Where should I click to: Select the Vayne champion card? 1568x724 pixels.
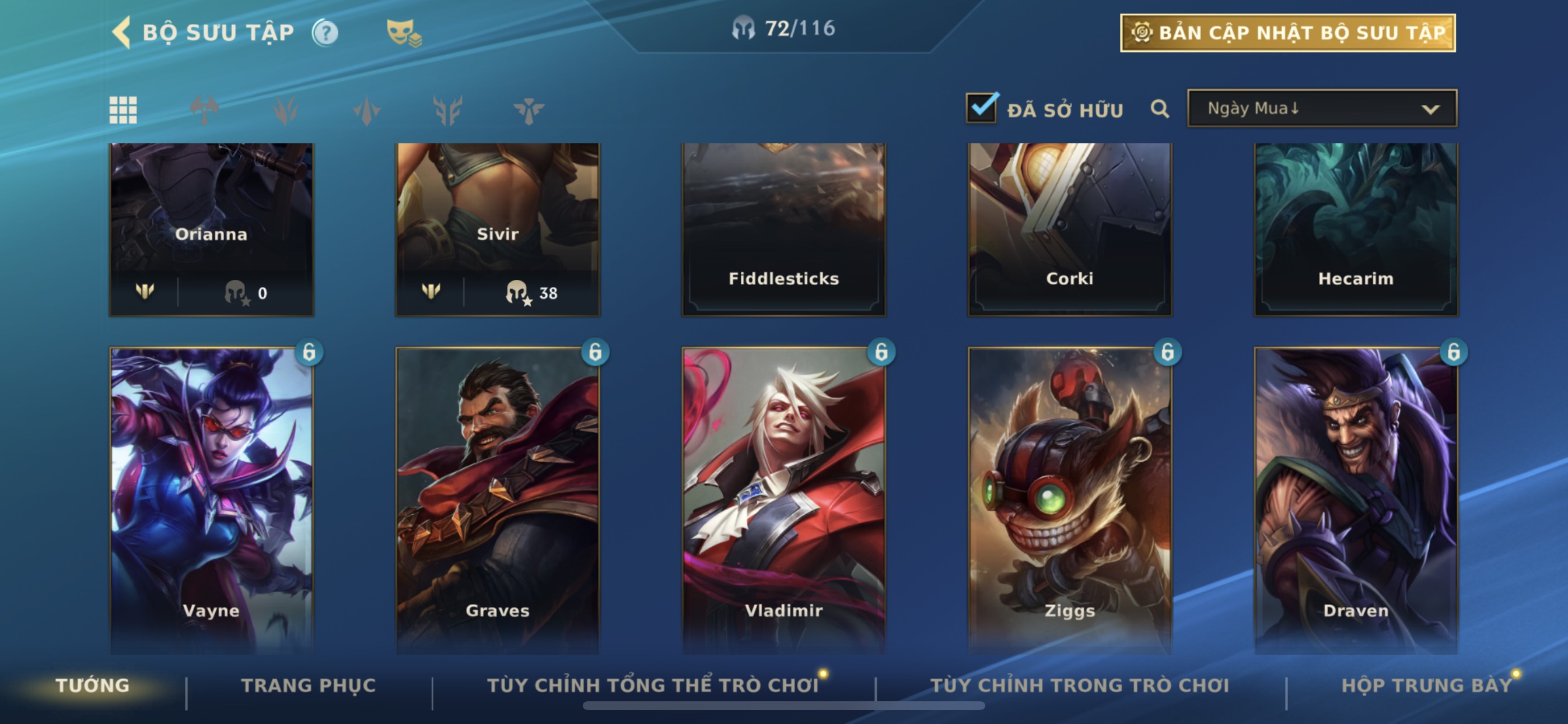[211, 499]
